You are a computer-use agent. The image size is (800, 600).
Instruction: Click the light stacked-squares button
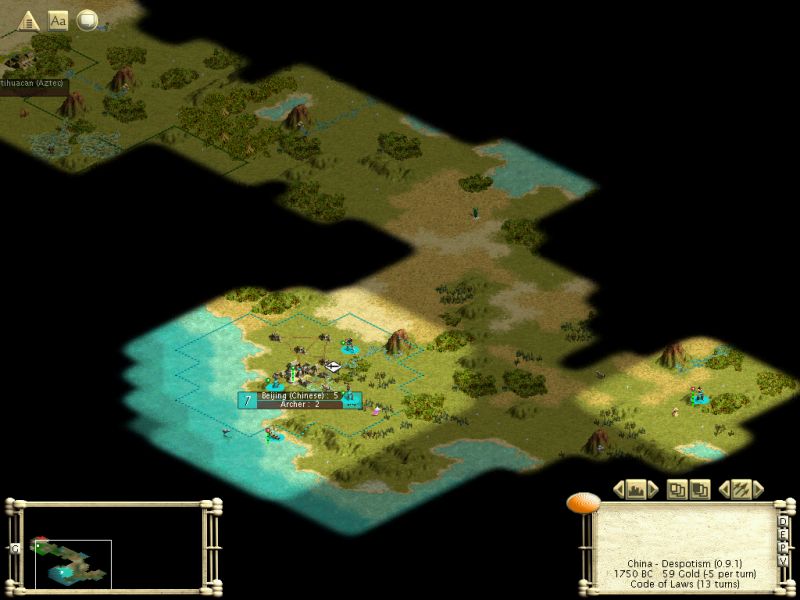point(677,489)
